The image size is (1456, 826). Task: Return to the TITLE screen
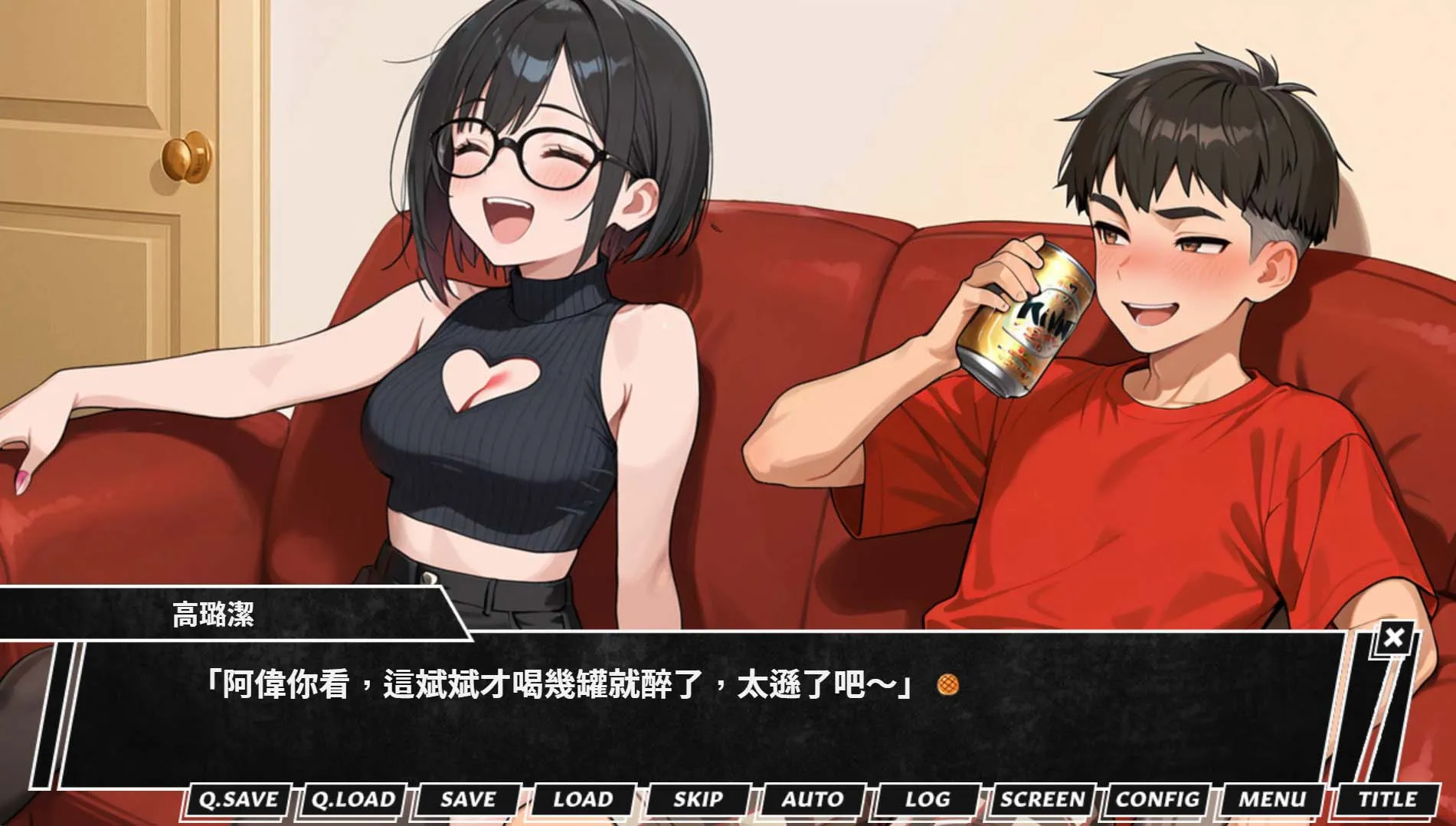1390,800
